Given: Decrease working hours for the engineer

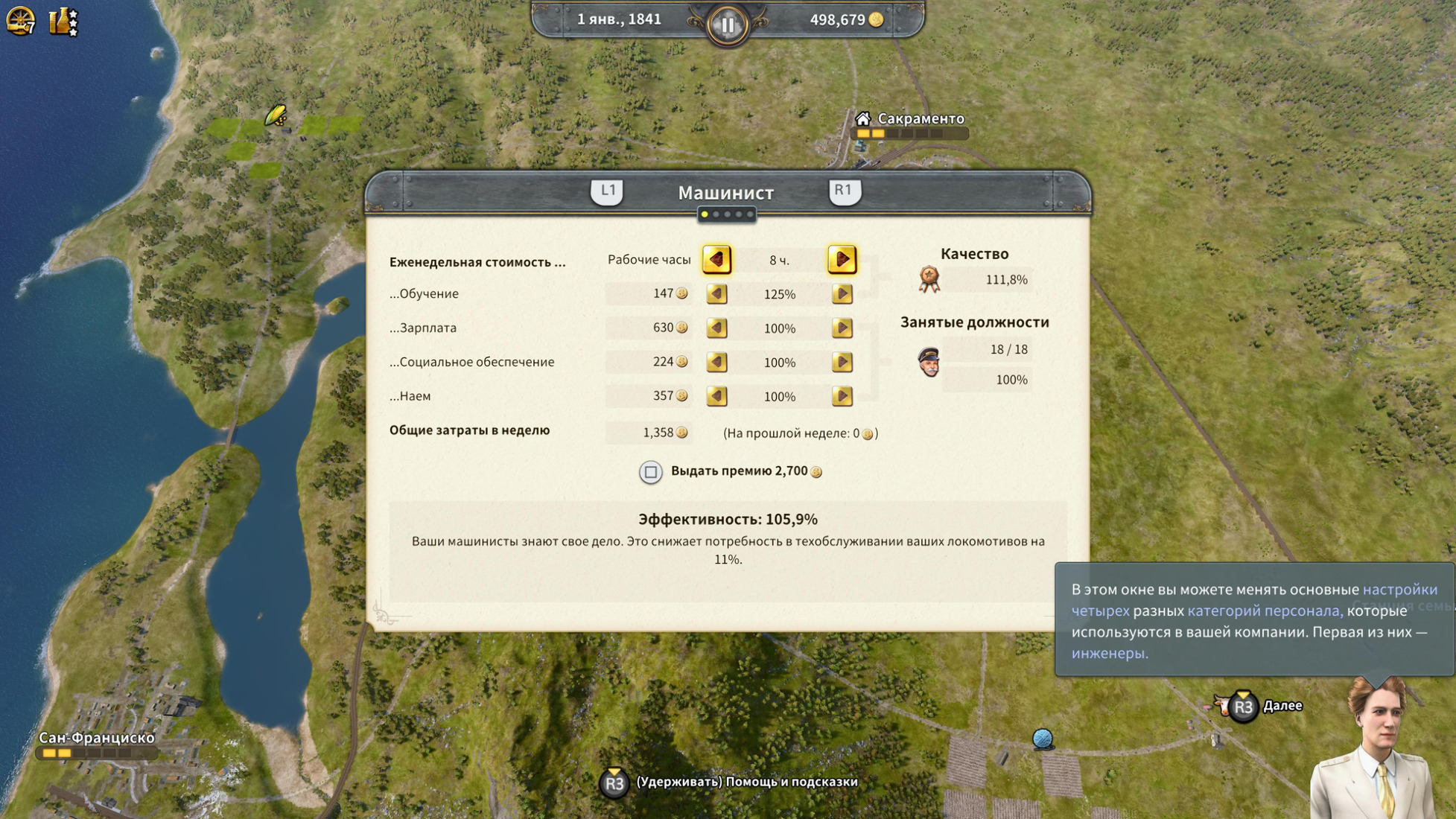Looking at the screenshot, I should (716, 259).
